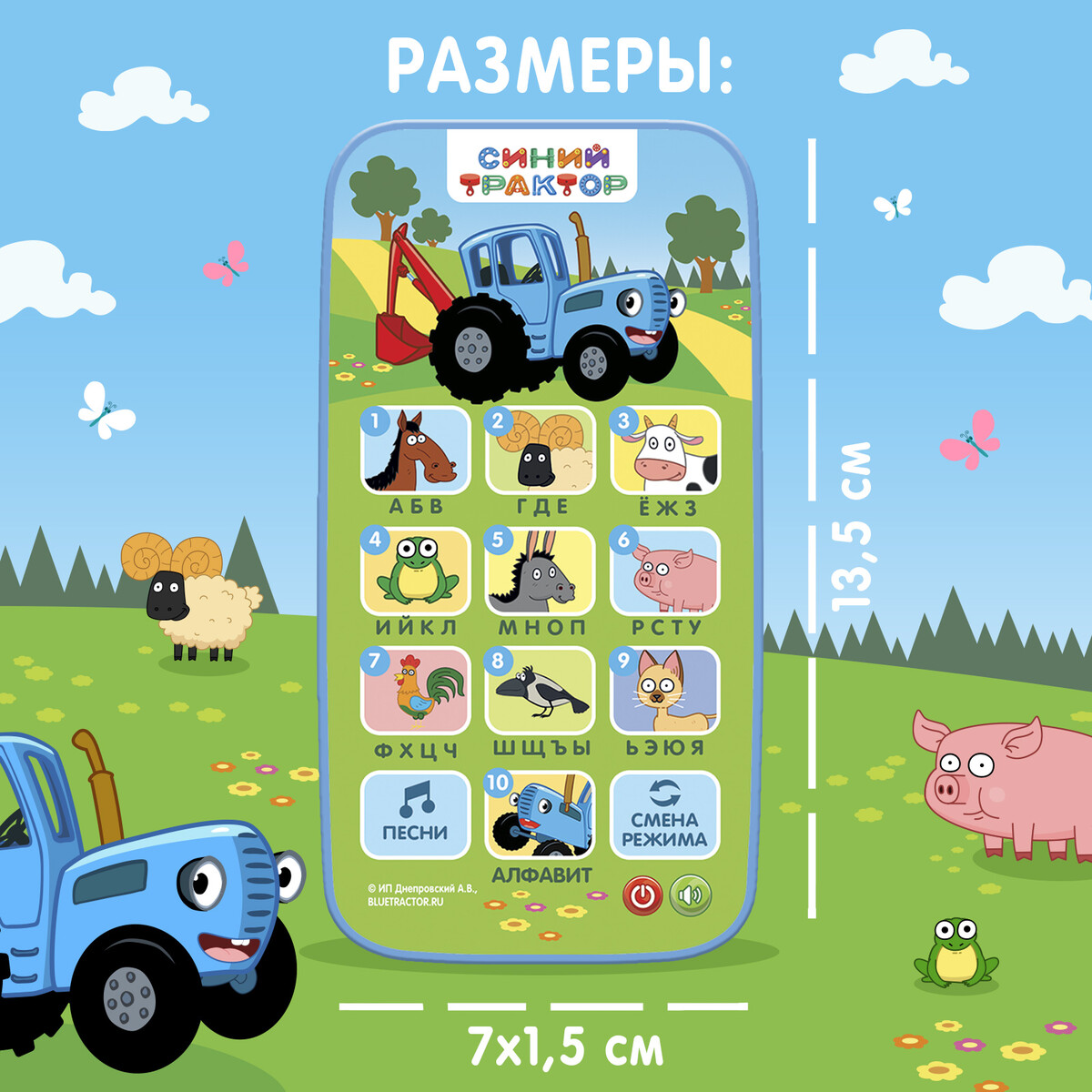Screen dimensions: 1092x1092
Task: Choose the pig button number 6
Action: click(x=665, y=571)
